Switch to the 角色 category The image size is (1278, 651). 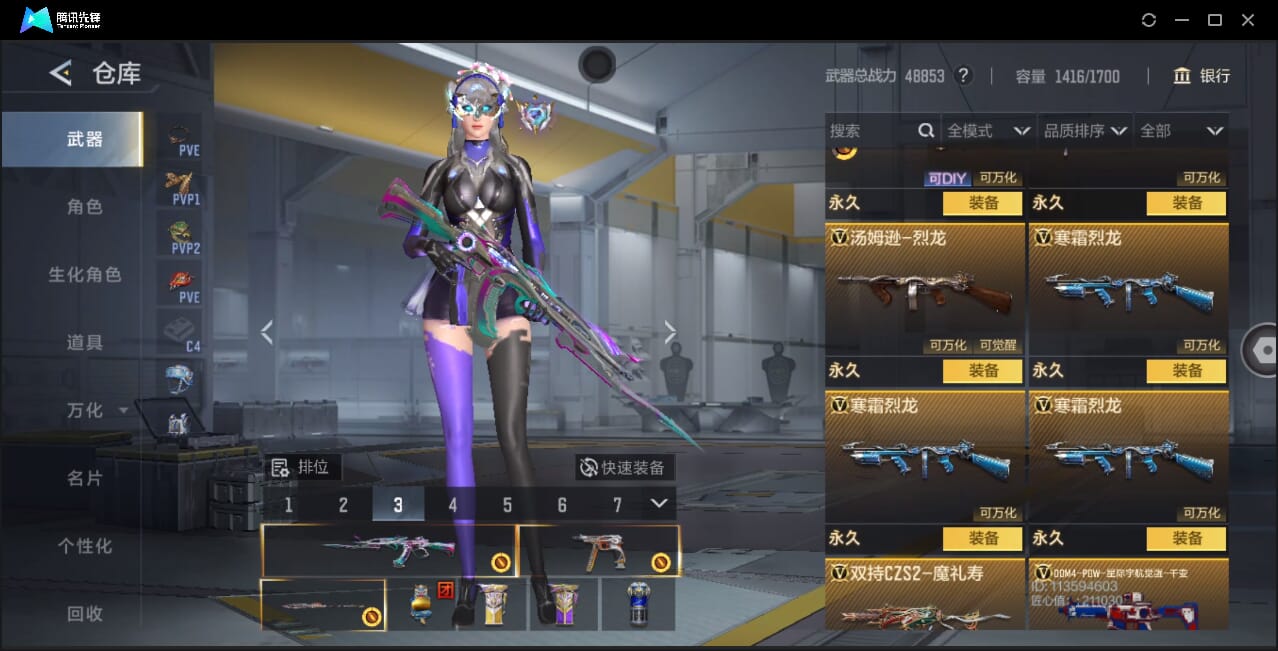85,207
